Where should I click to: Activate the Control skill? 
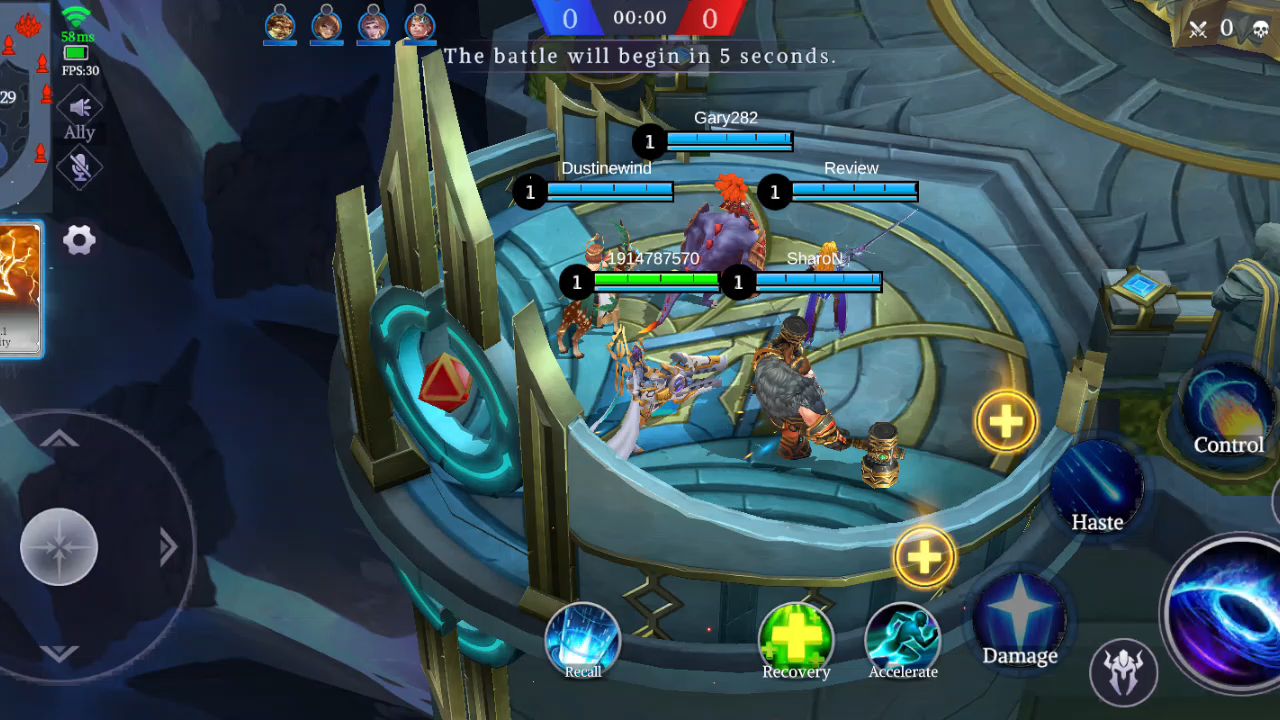[1227, 408]
